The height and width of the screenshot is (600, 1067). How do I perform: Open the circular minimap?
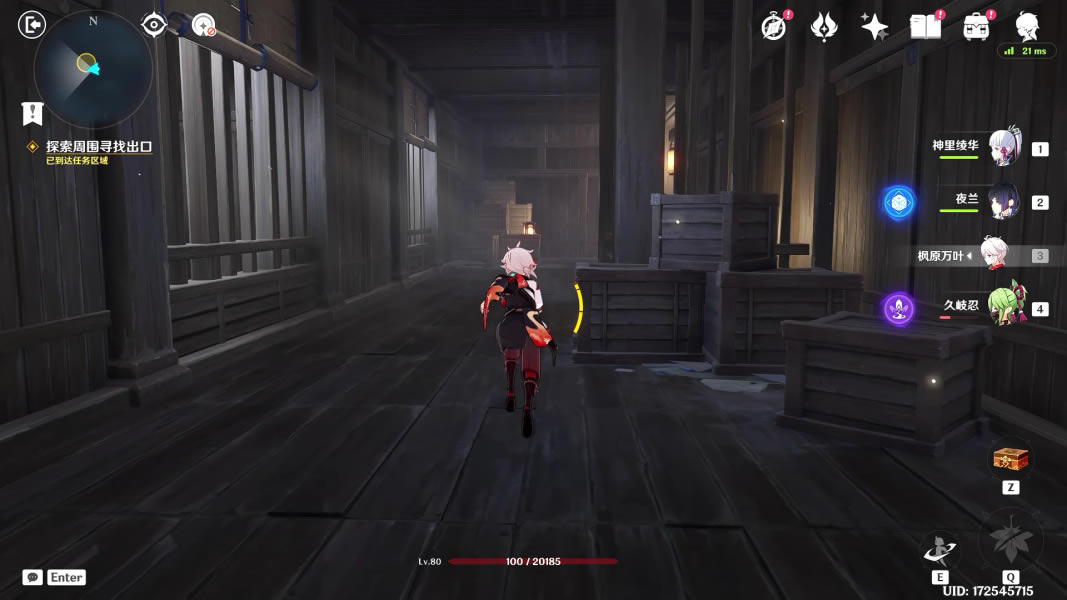pyautogui.click(x=93, y=68)
